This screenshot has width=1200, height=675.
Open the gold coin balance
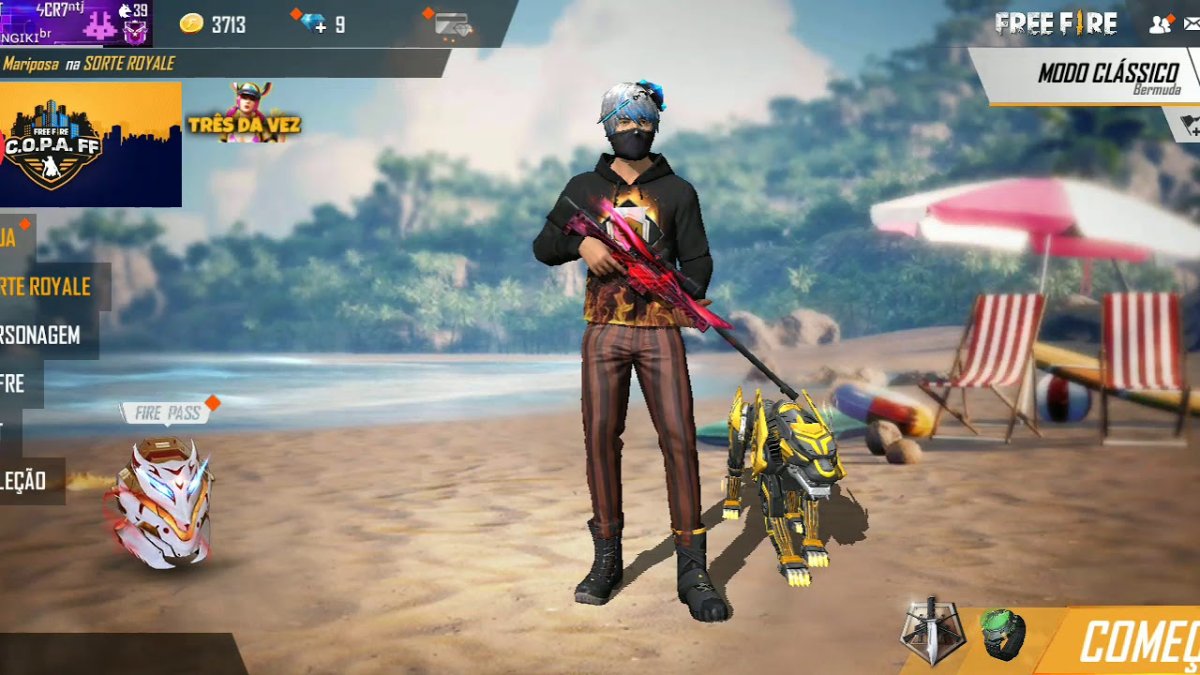click(x=213, y=24)
